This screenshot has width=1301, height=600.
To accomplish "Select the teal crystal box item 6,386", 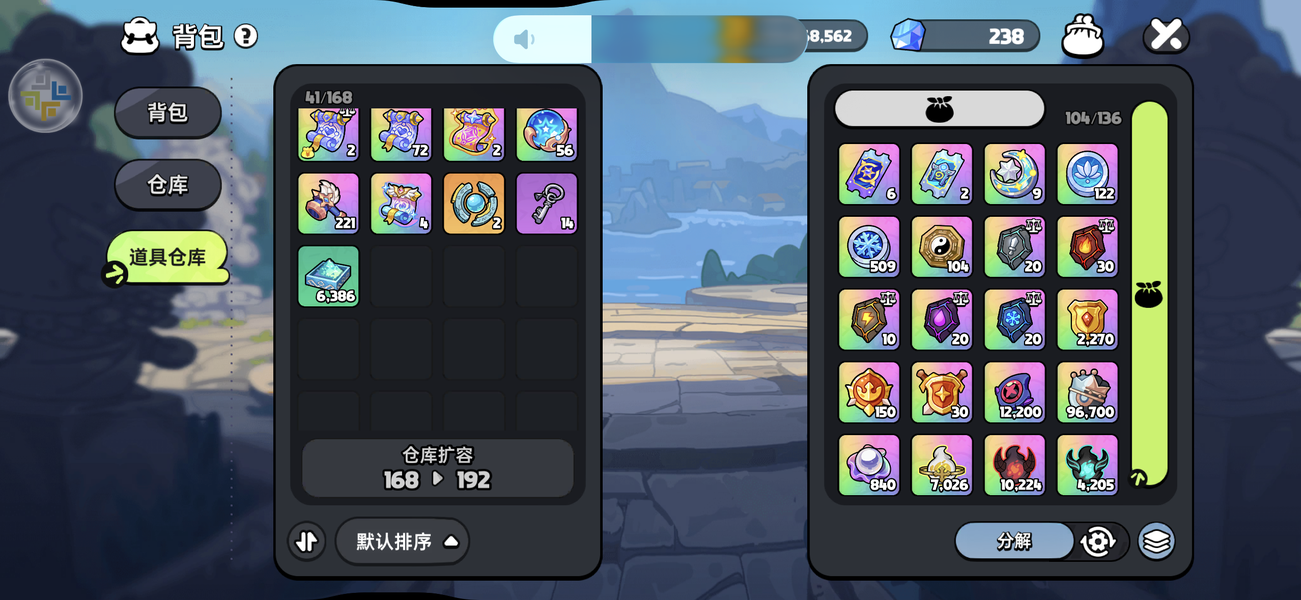I will 328,276.
